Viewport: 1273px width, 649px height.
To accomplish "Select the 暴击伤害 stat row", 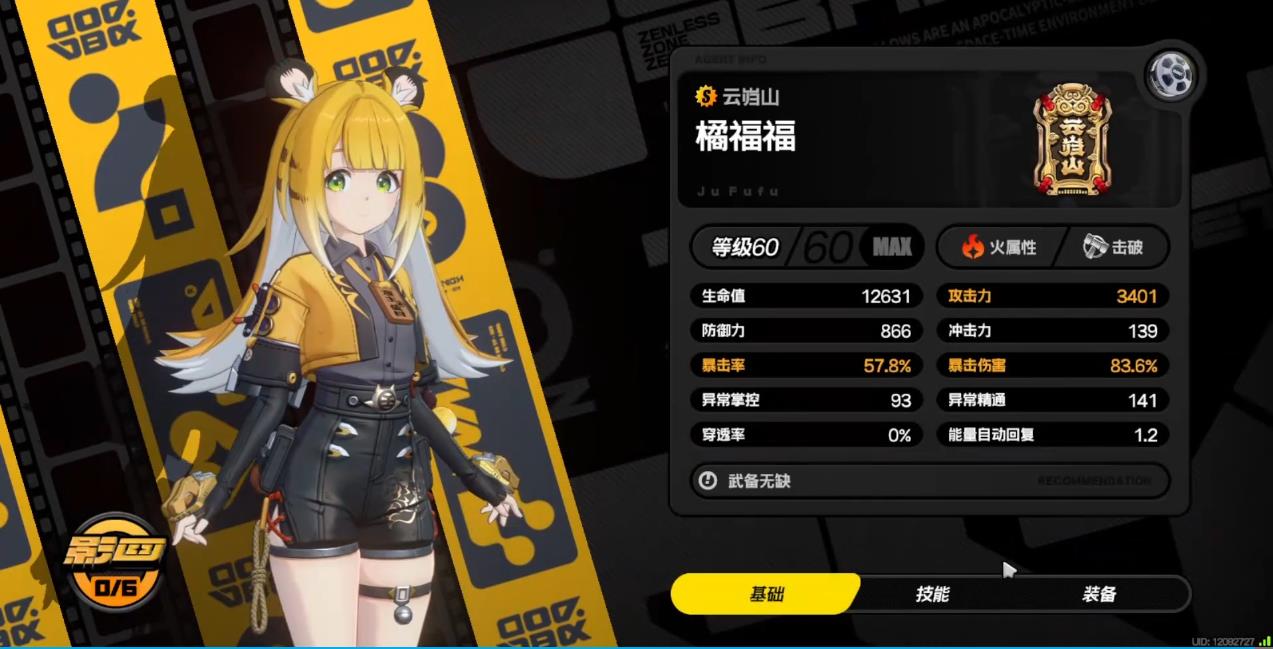I will pyautogui.click(x=1052, y=366).
